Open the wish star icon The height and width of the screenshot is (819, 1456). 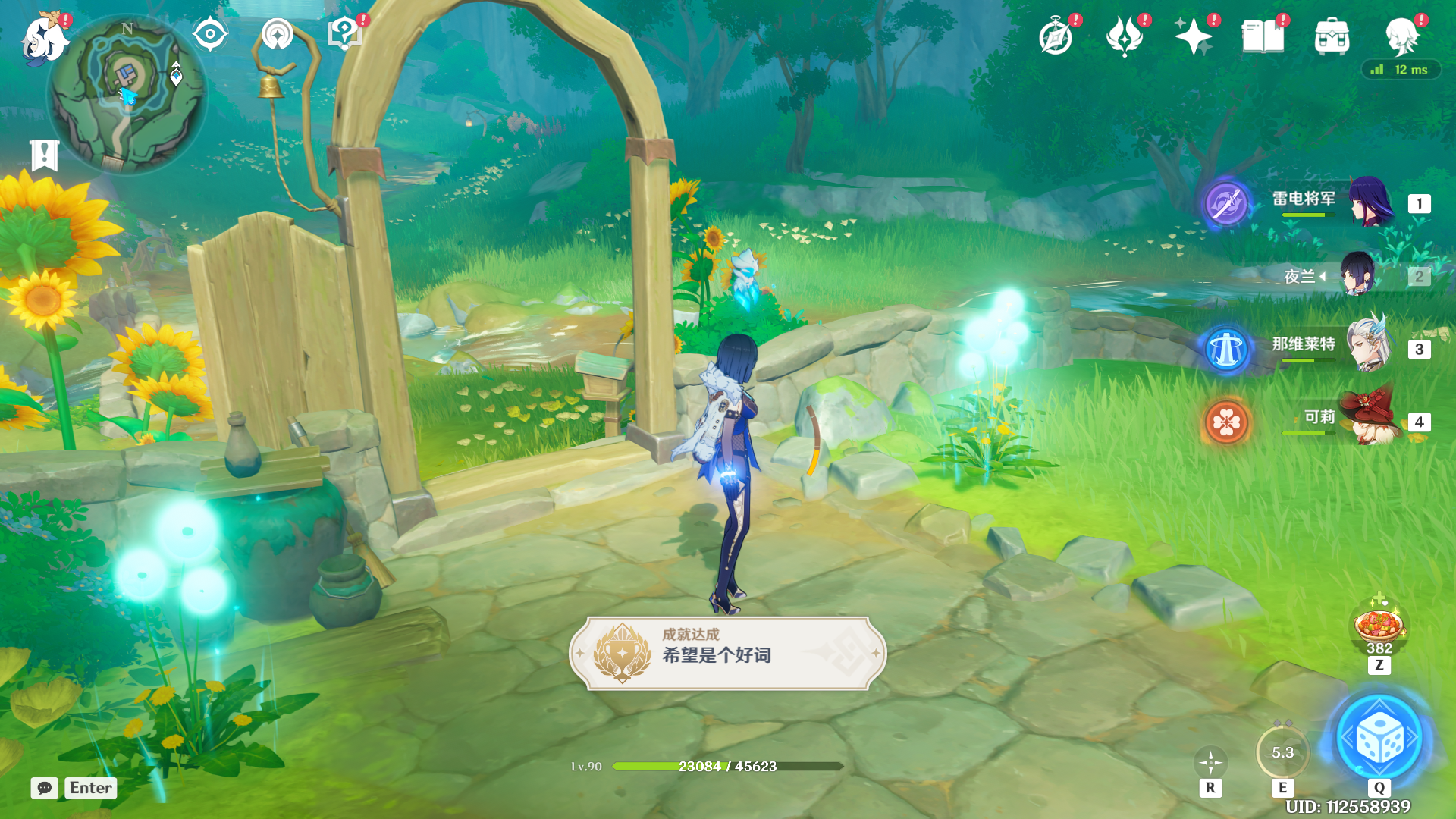1193,36
